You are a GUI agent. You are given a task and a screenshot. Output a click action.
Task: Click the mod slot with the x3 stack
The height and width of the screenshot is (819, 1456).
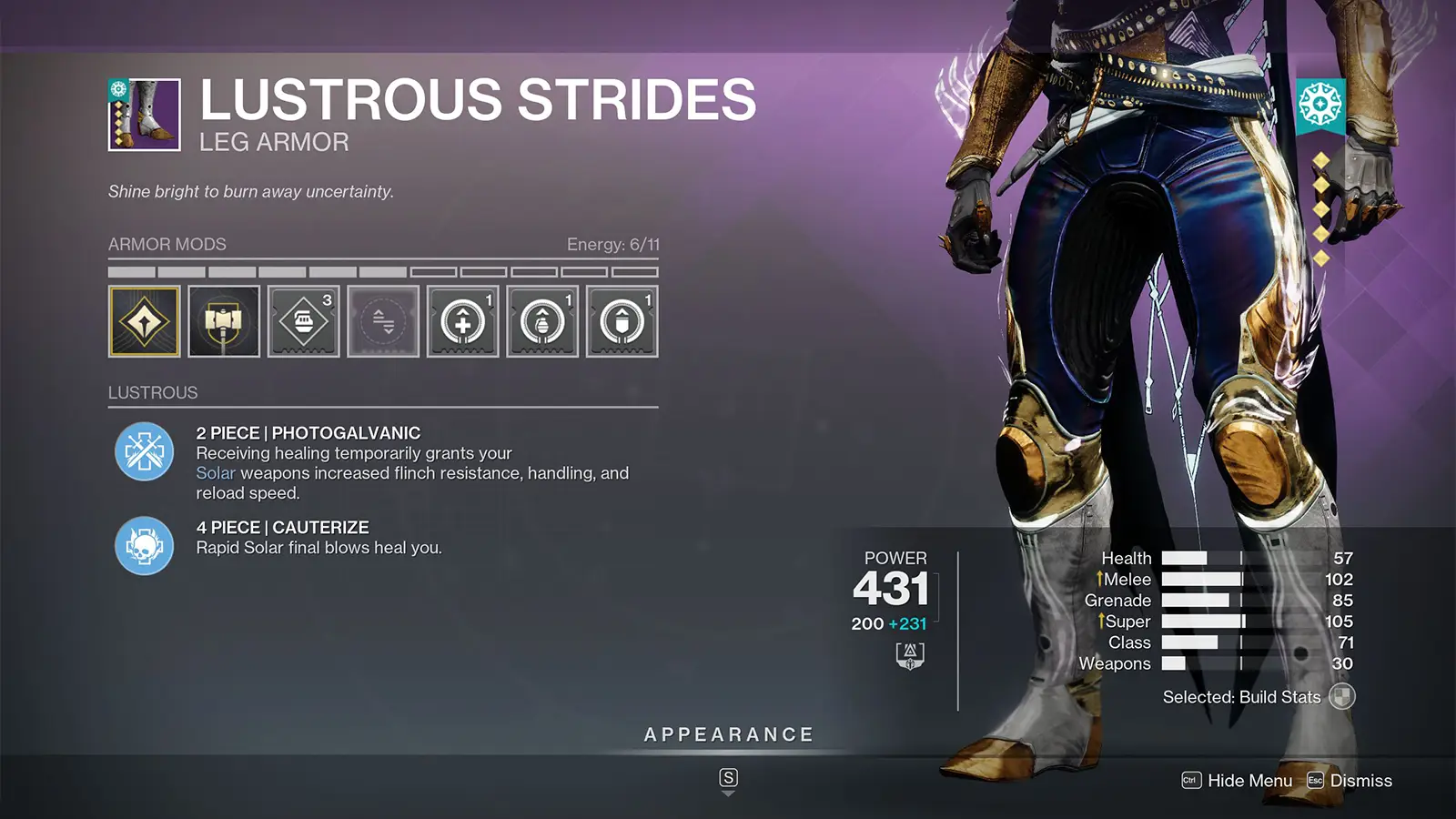pos(304,321)
